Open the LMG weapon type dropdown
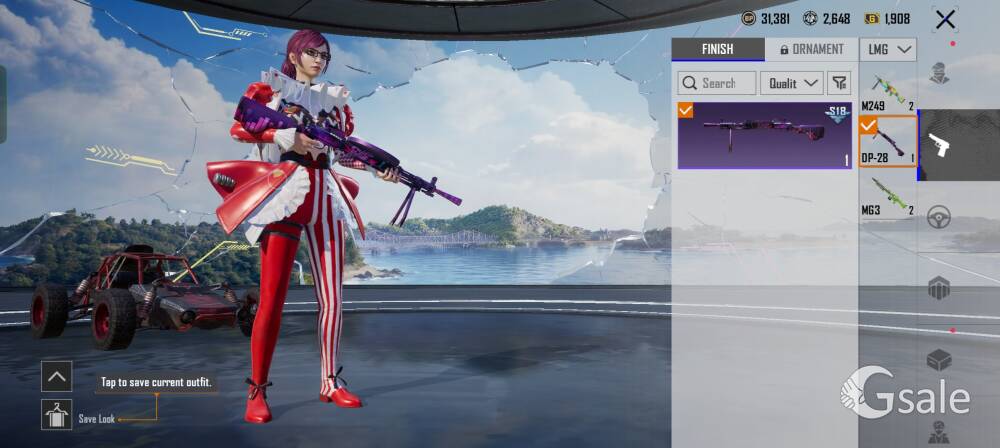The width and height of the screenshot is (1000, 448). click(888, 49)
